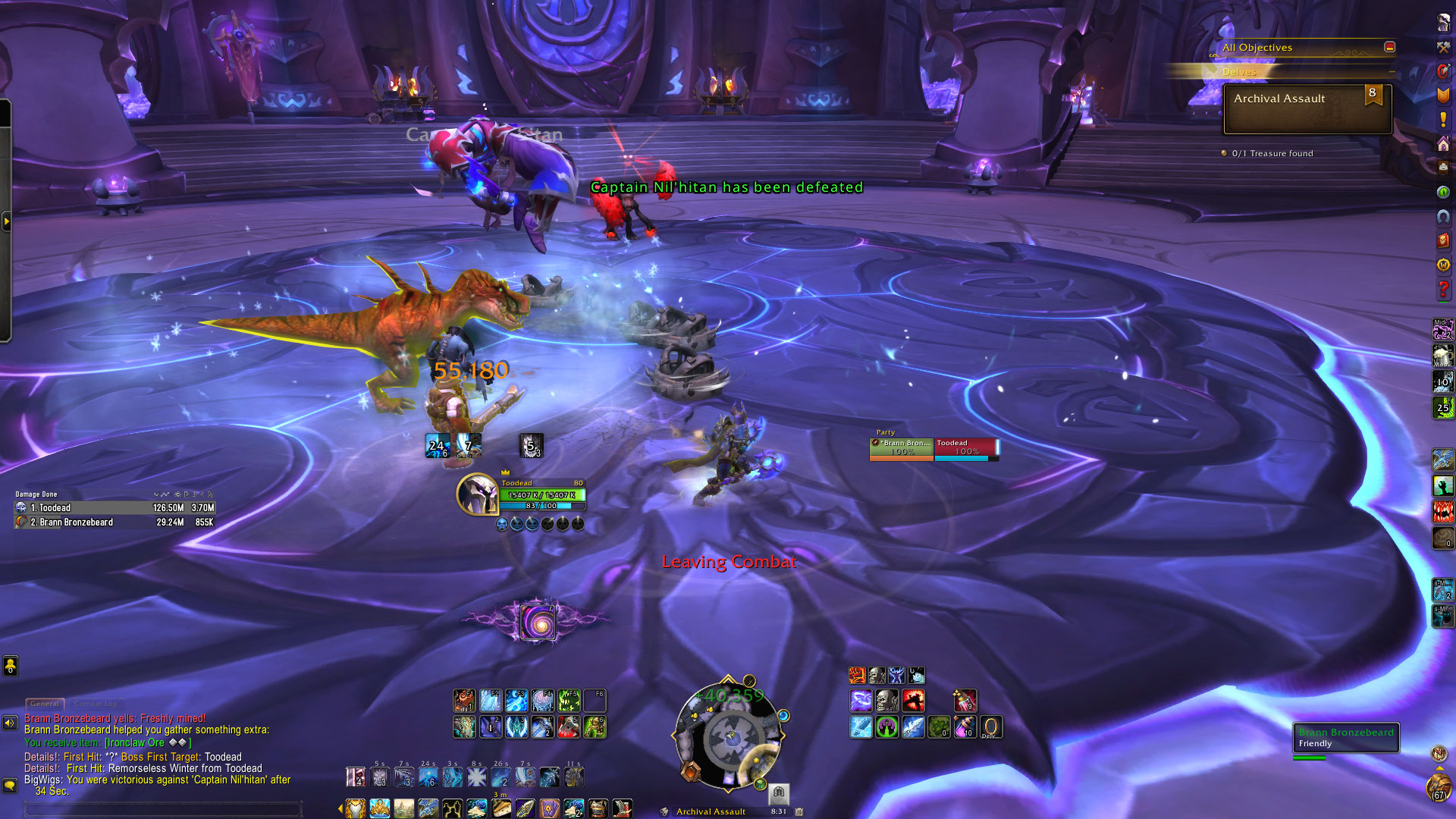Open the chat speech bubble button
The width and height of the screenshot is (1456, 819).
(10, 786)
